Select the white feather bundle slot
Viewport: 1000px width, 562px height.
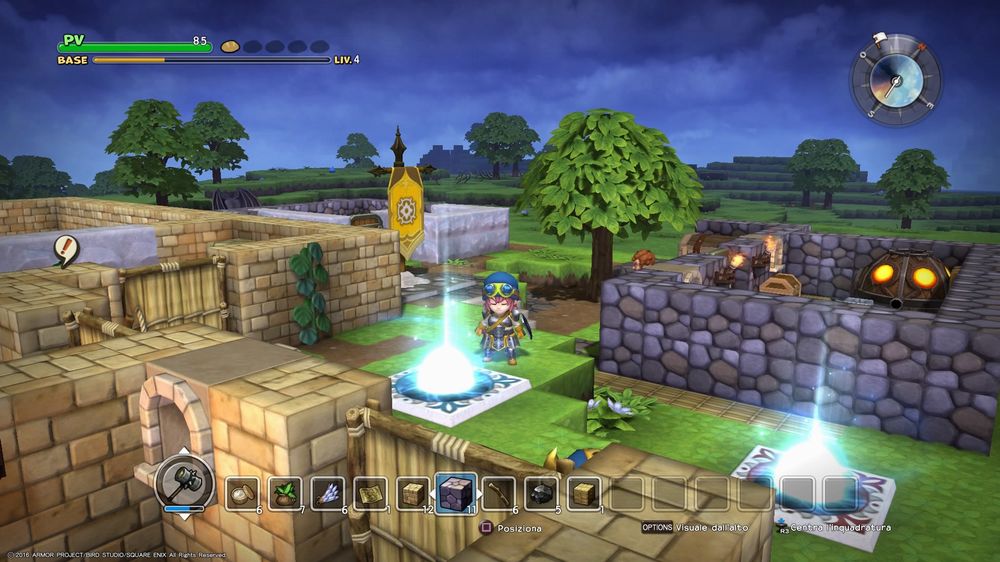(328, 493)
